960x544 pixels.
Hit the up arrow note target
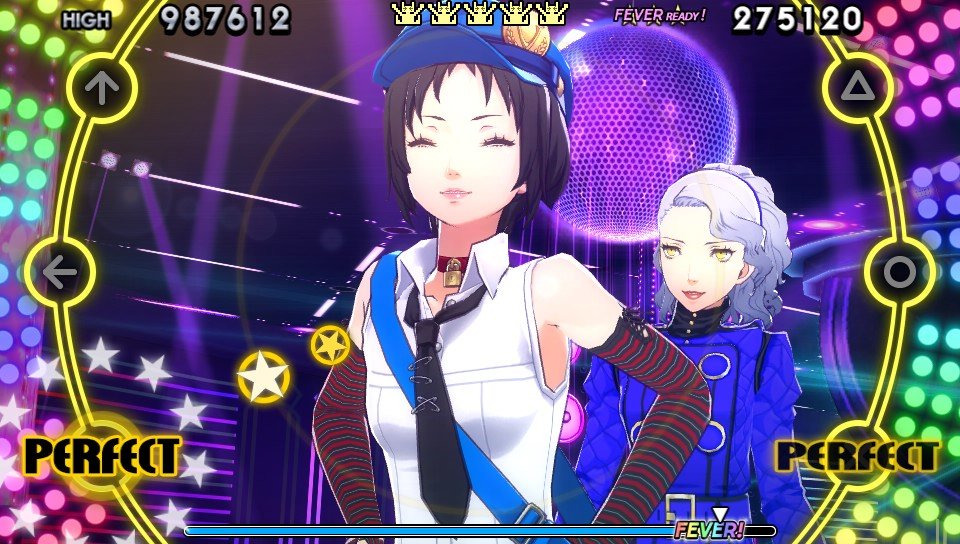tap(101, 88)
